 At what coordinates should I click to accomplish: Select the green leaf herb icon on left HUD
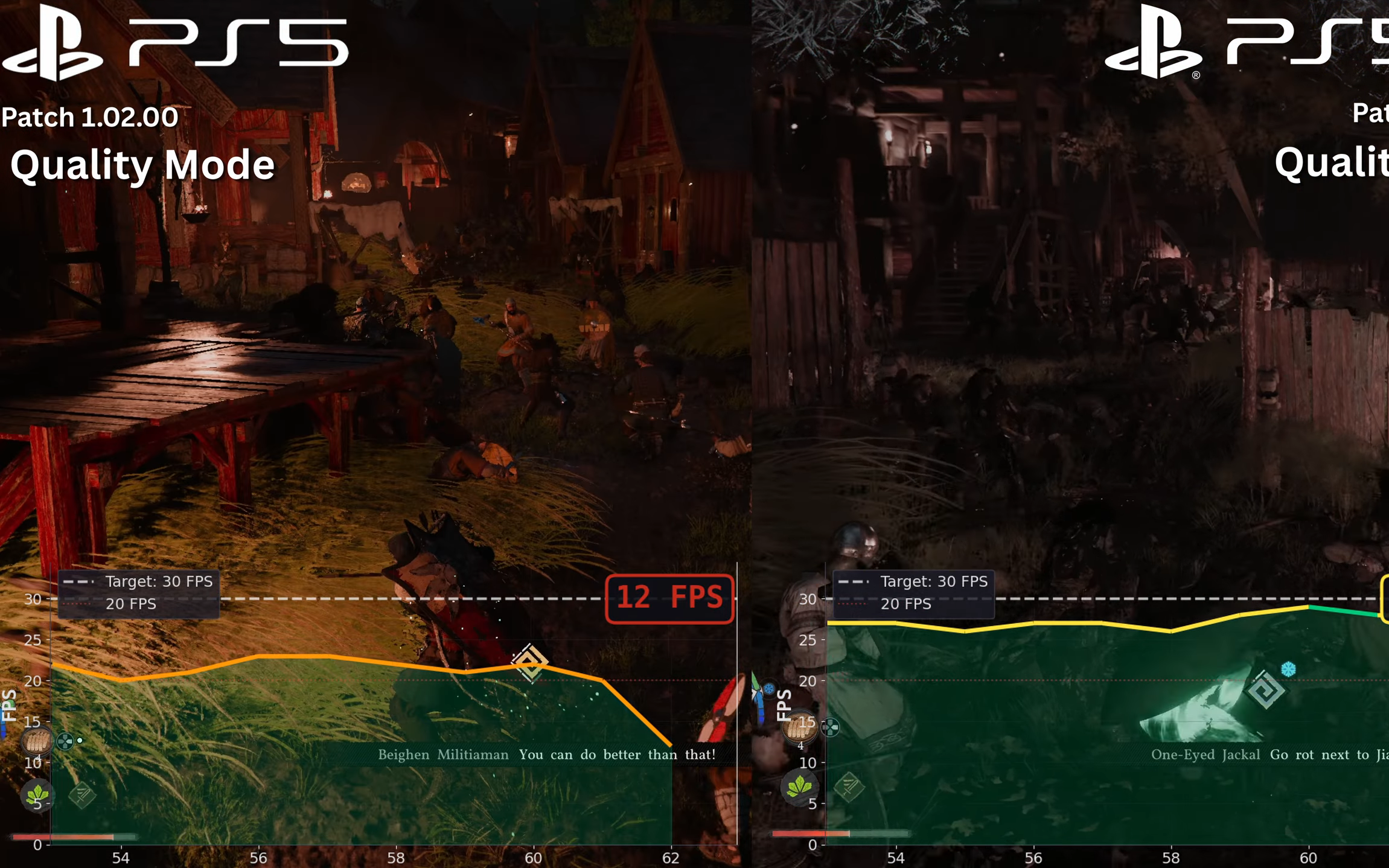point(37,796)
